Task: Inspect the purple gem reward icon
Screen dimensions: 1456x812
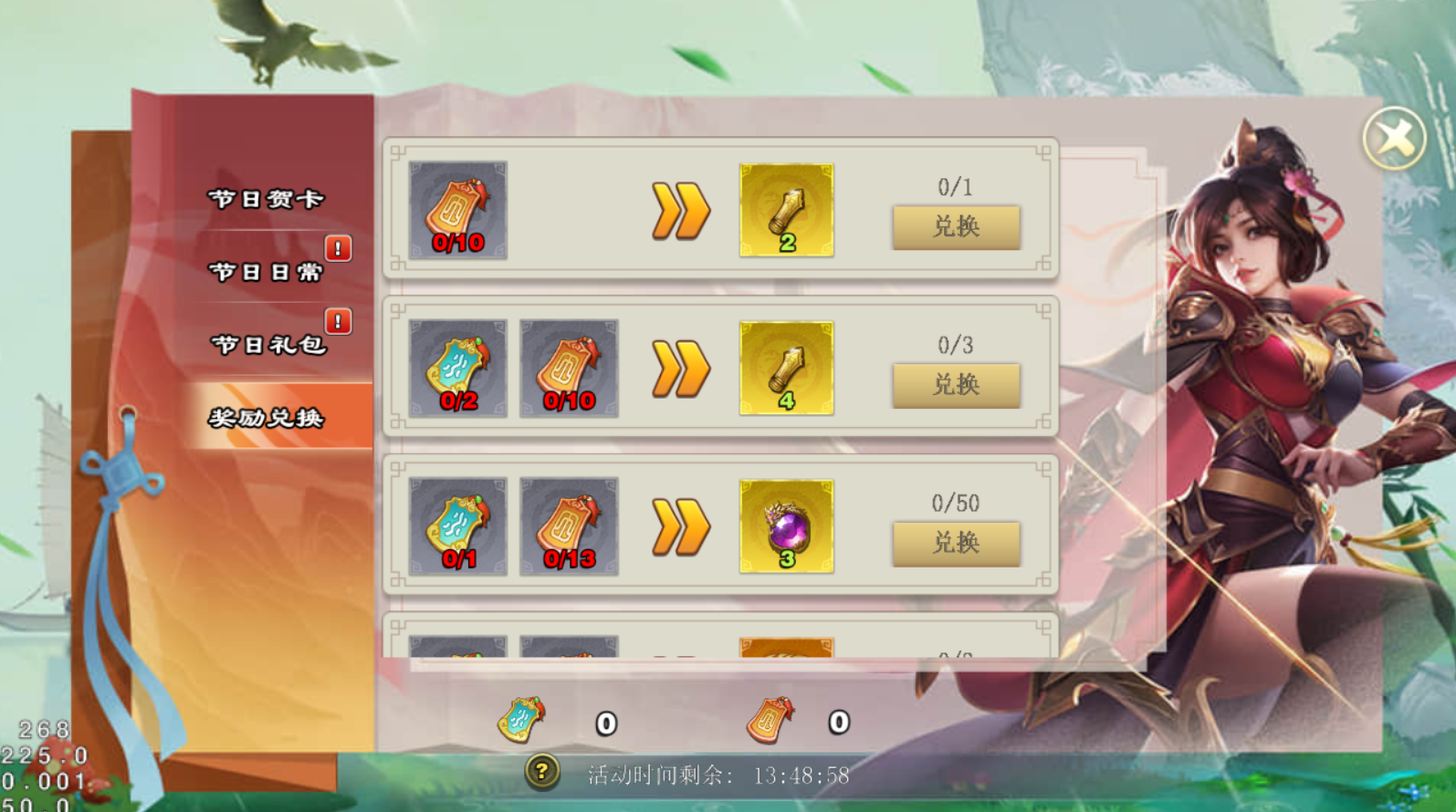Action: [x=786, y=526]
